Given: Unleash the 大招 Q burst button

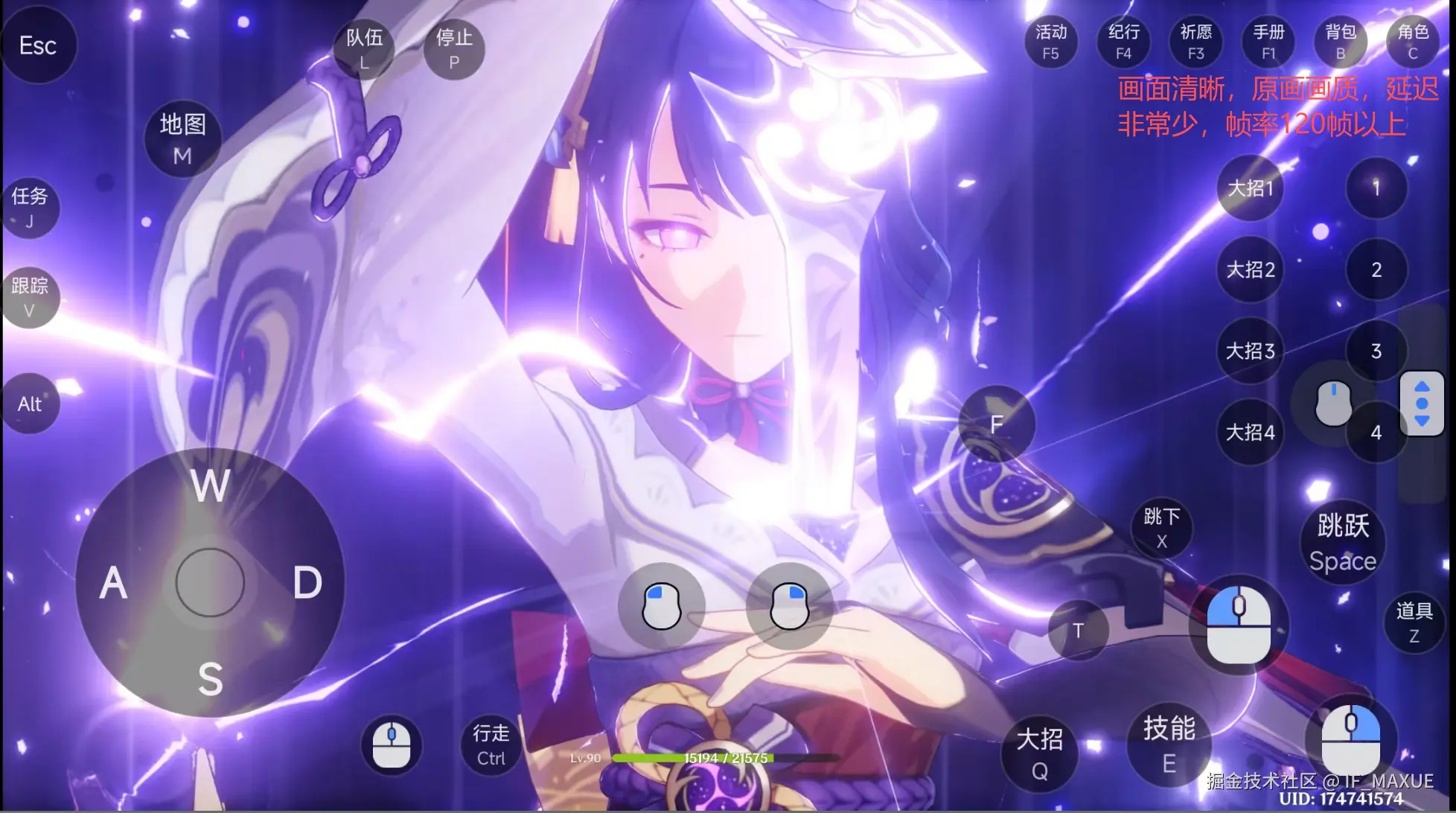Looking at the screenshot, I should tap(1040, 753).
